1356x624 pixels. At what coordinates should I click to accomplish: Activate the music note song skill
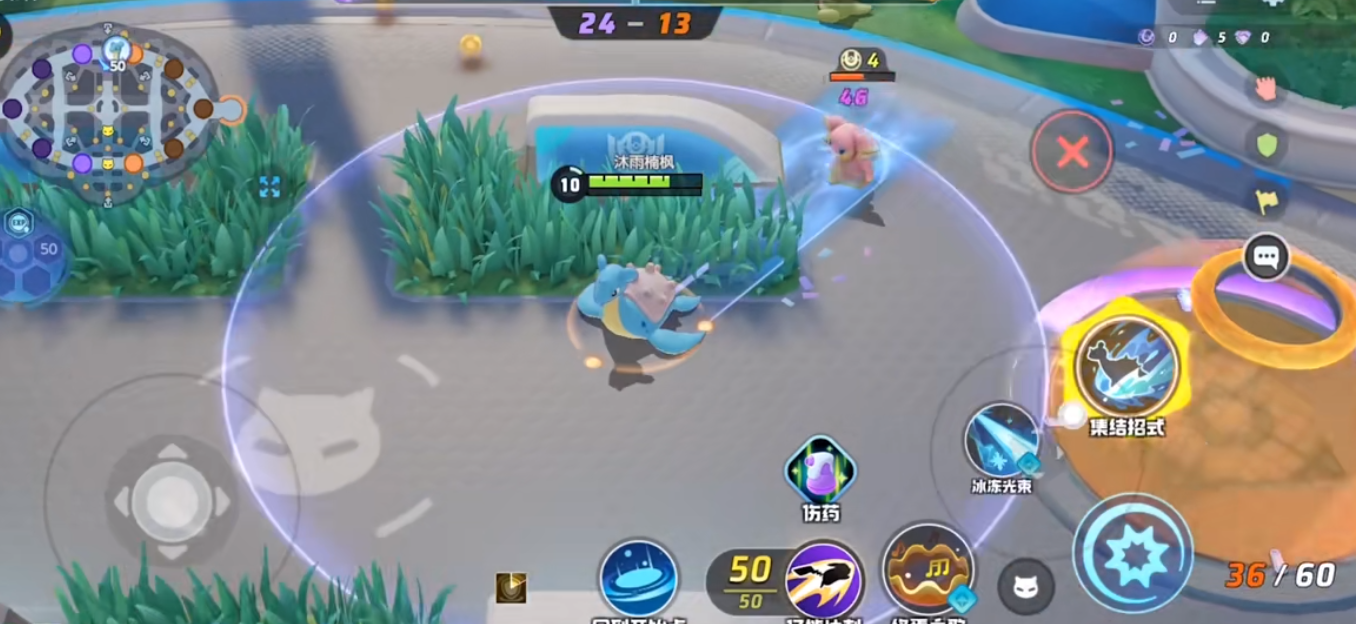click(x=927, y=570)
